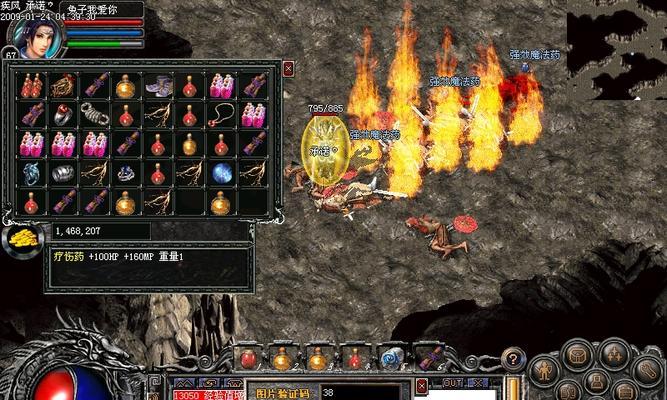Close the inventory bag window
This screenshot has height=400, width=667.
click(x=288, y=68)
